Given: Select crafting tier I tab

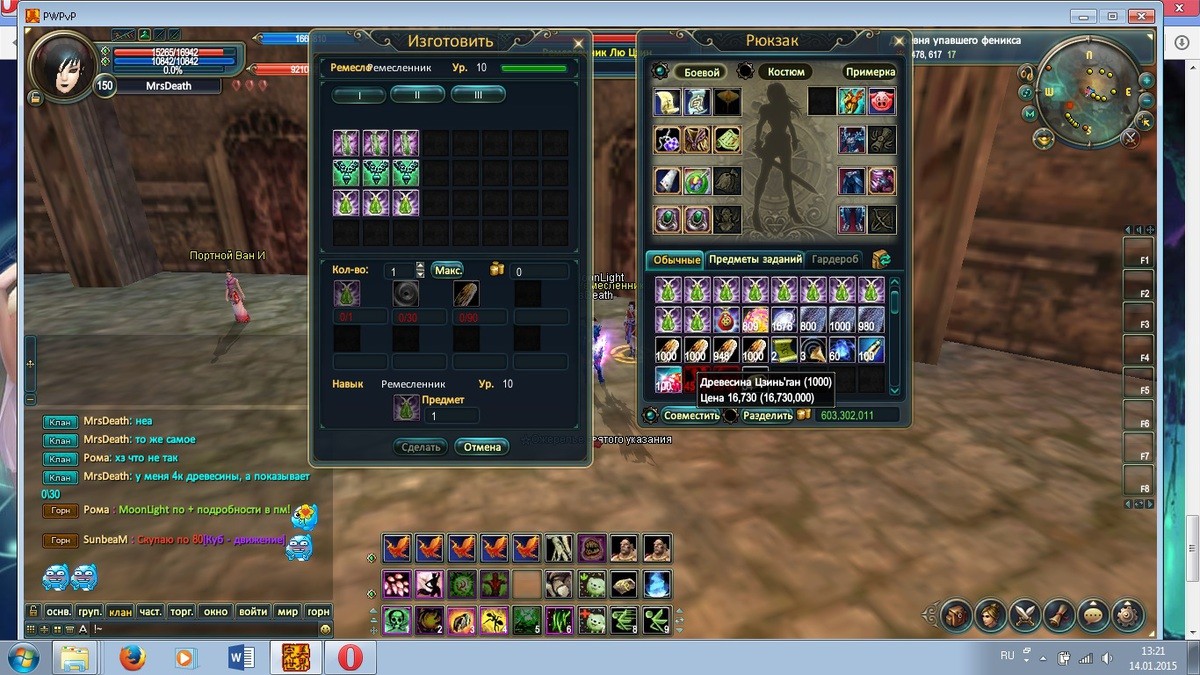Looking at the screenshot, I should pyautogui.click(x=358, y=94).
